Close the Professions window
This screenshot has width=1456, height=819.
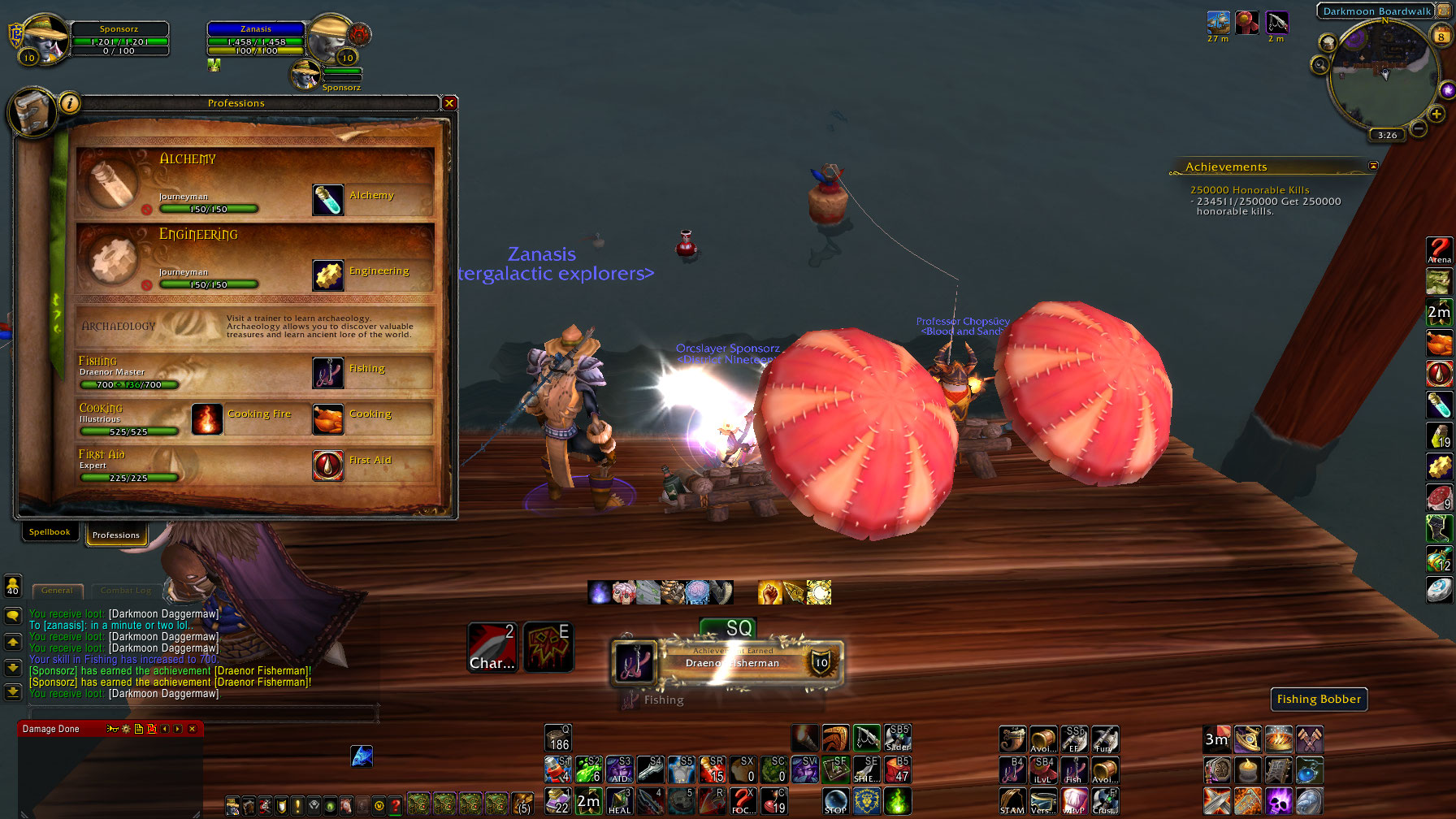tap(449, 103)
